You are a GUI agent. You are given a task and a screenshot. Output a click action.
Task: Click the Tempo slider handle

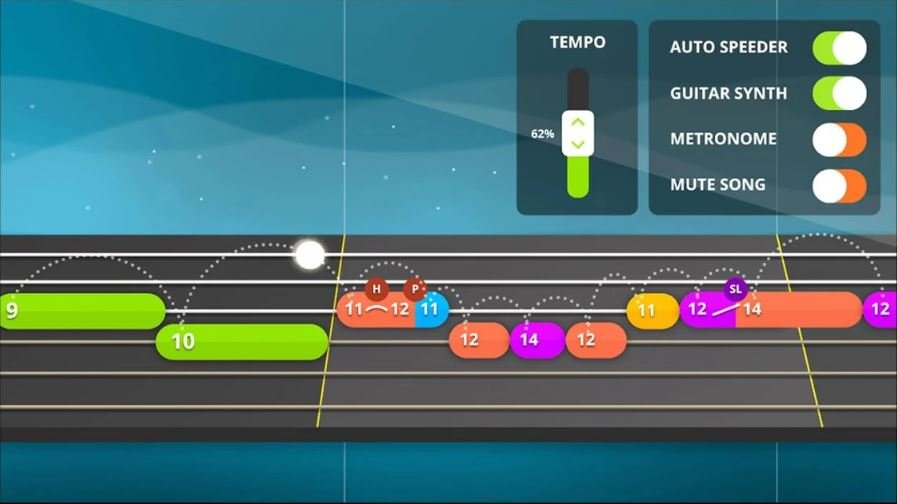(x=578, y=133)
